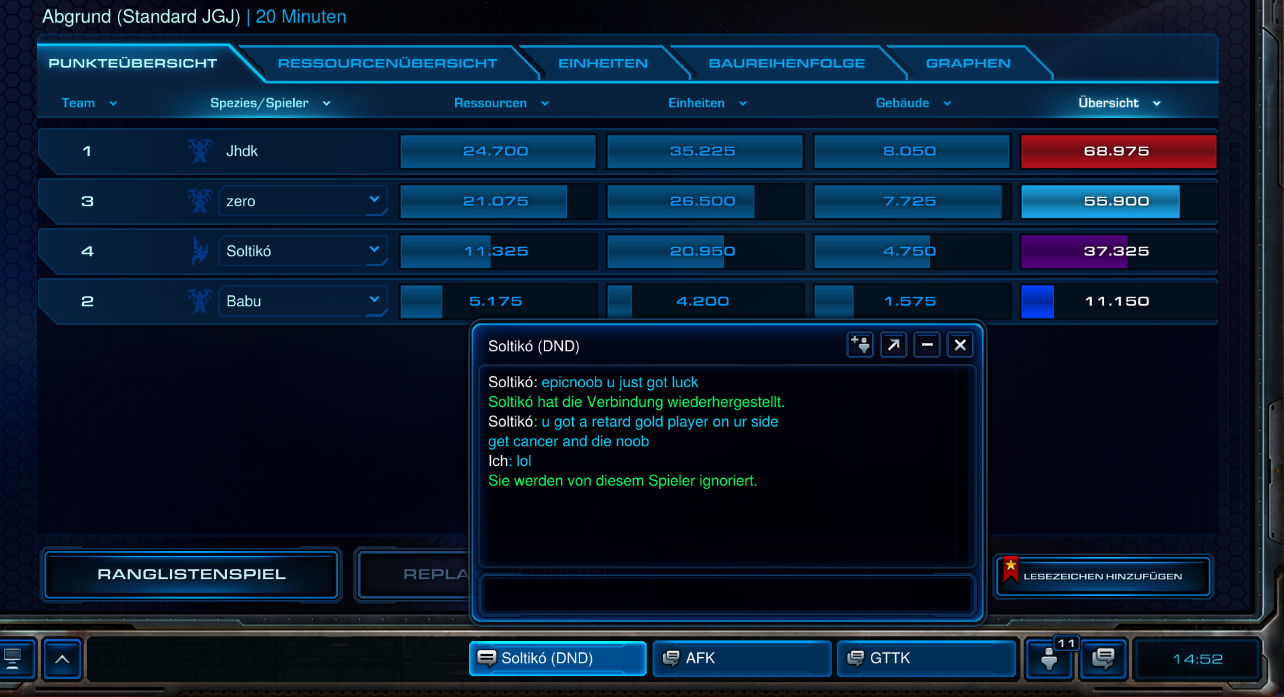1284x697 pixels.
Task: Click the chat message input field
Action: 726,594
